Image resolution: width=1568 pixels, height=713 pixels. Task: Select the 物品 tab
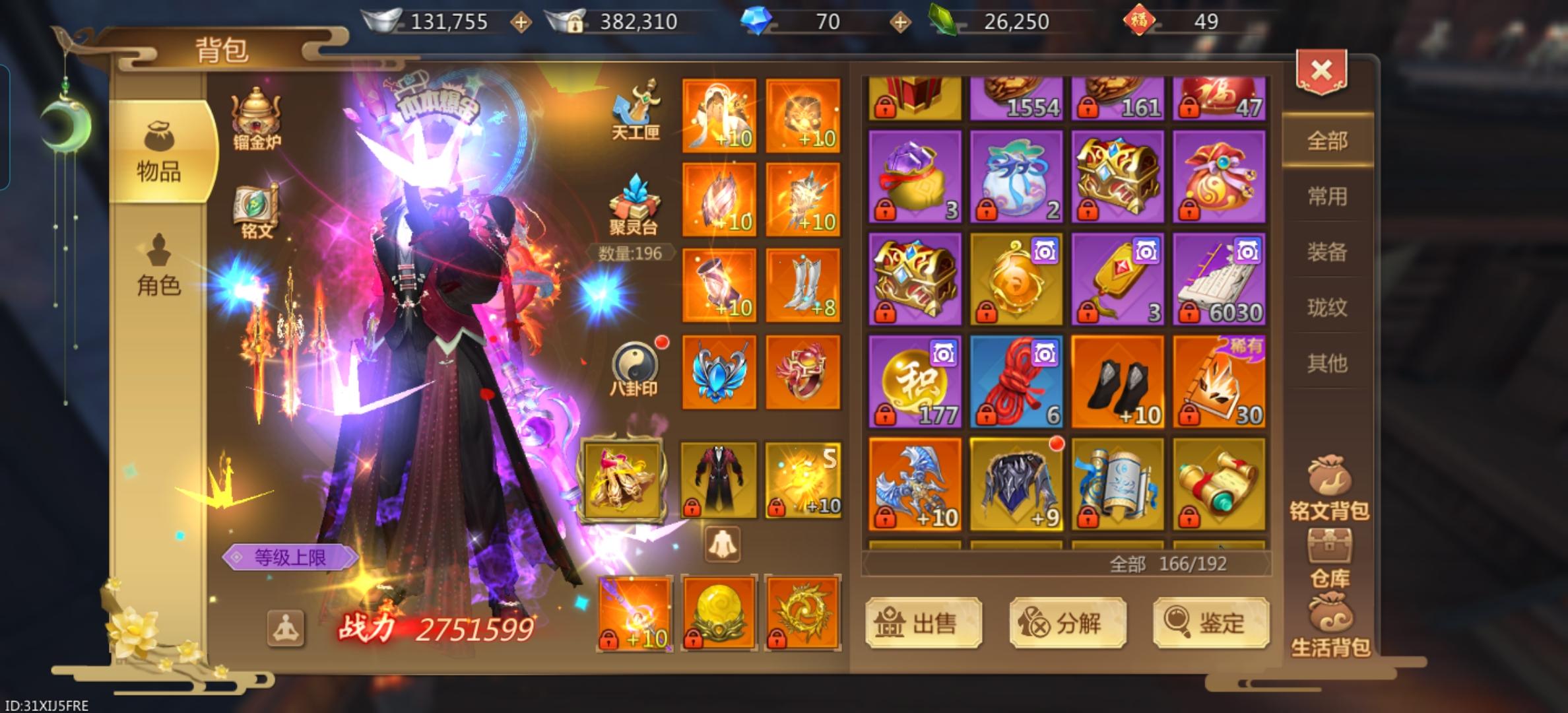tap(158, 152)
